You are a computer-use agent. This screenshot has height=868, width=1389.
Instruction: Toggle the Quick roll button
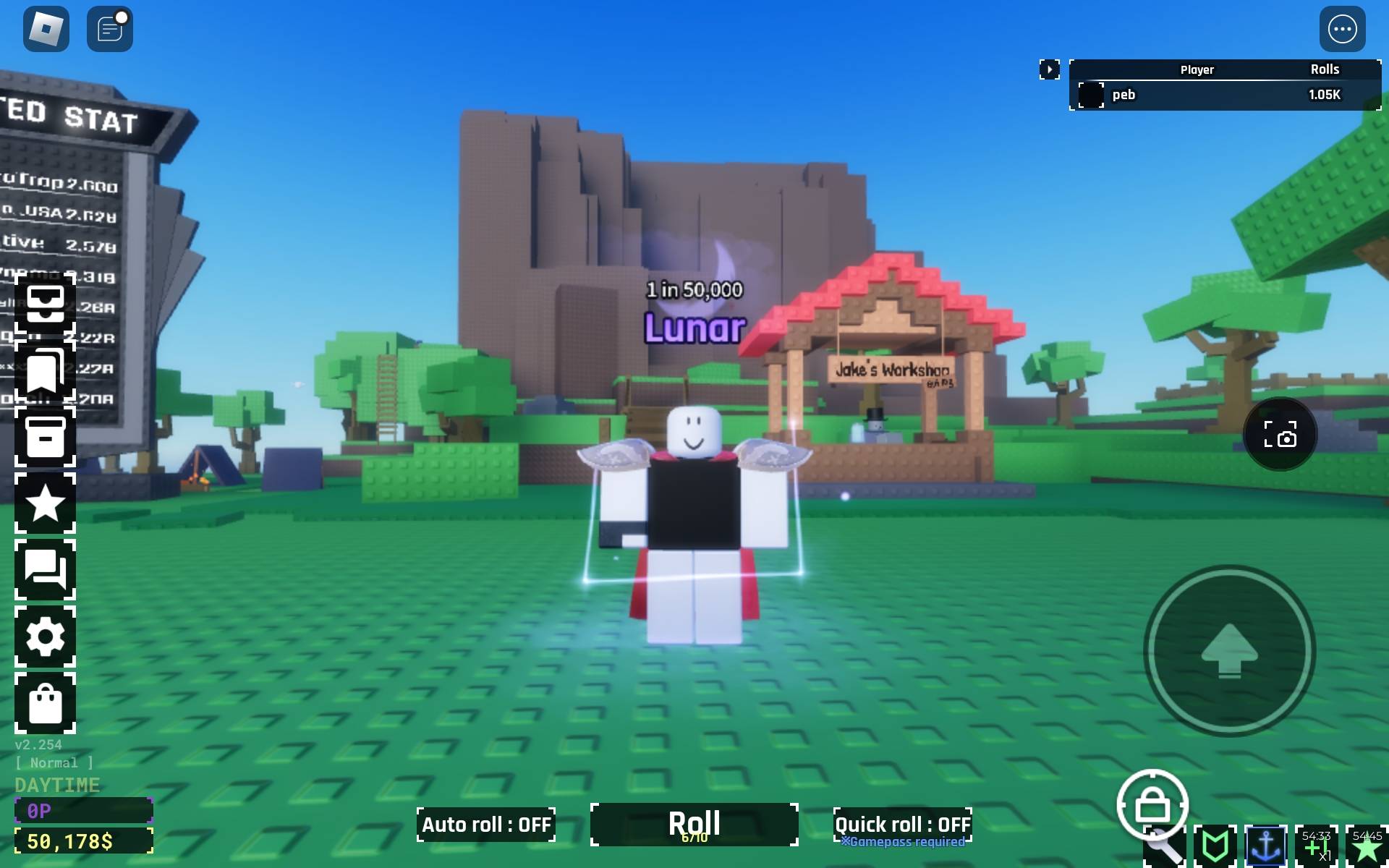pyautogui.click(x=902, y=825)
